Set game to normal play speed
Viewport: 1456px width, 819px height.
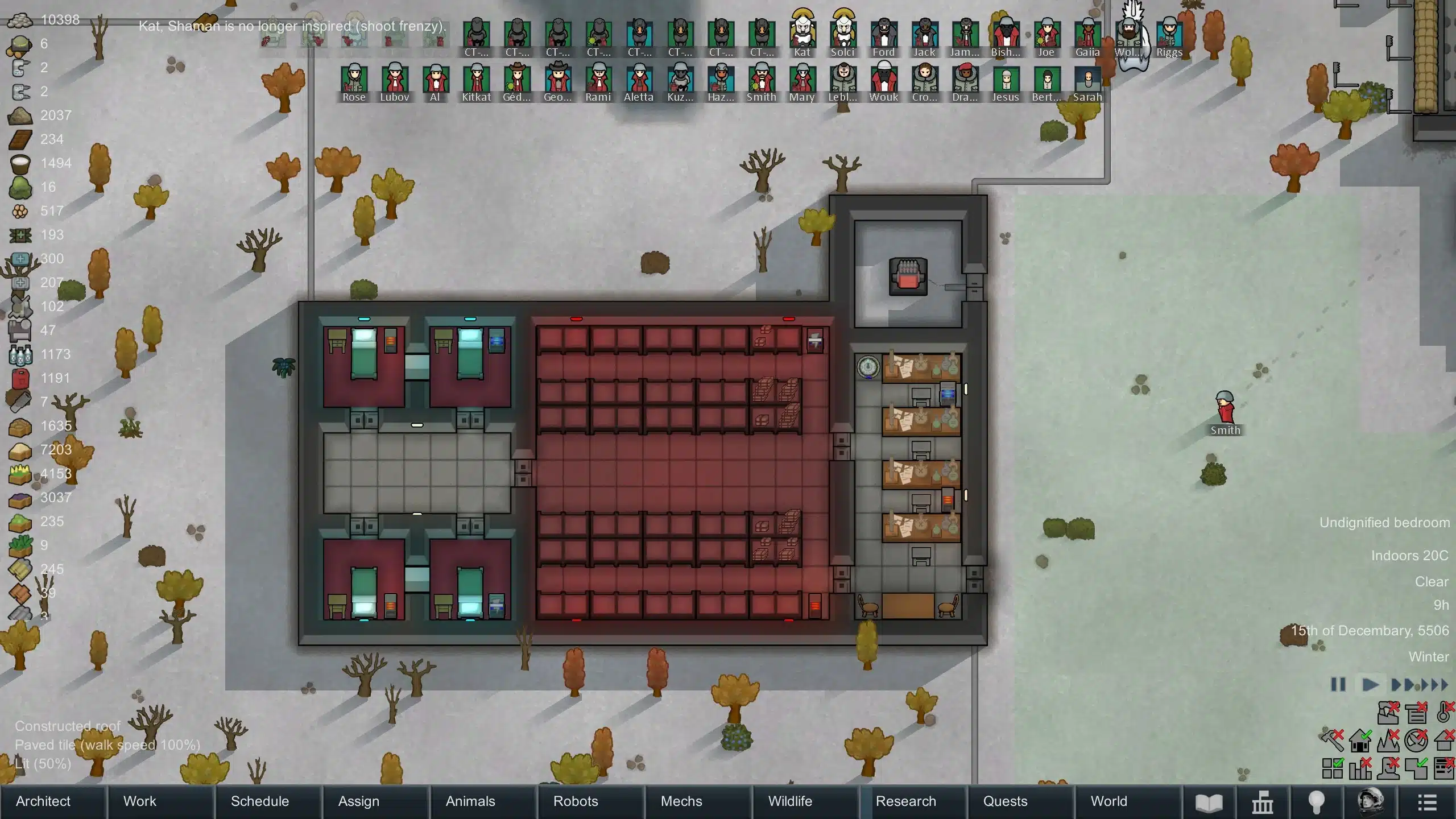(1370, 684)
